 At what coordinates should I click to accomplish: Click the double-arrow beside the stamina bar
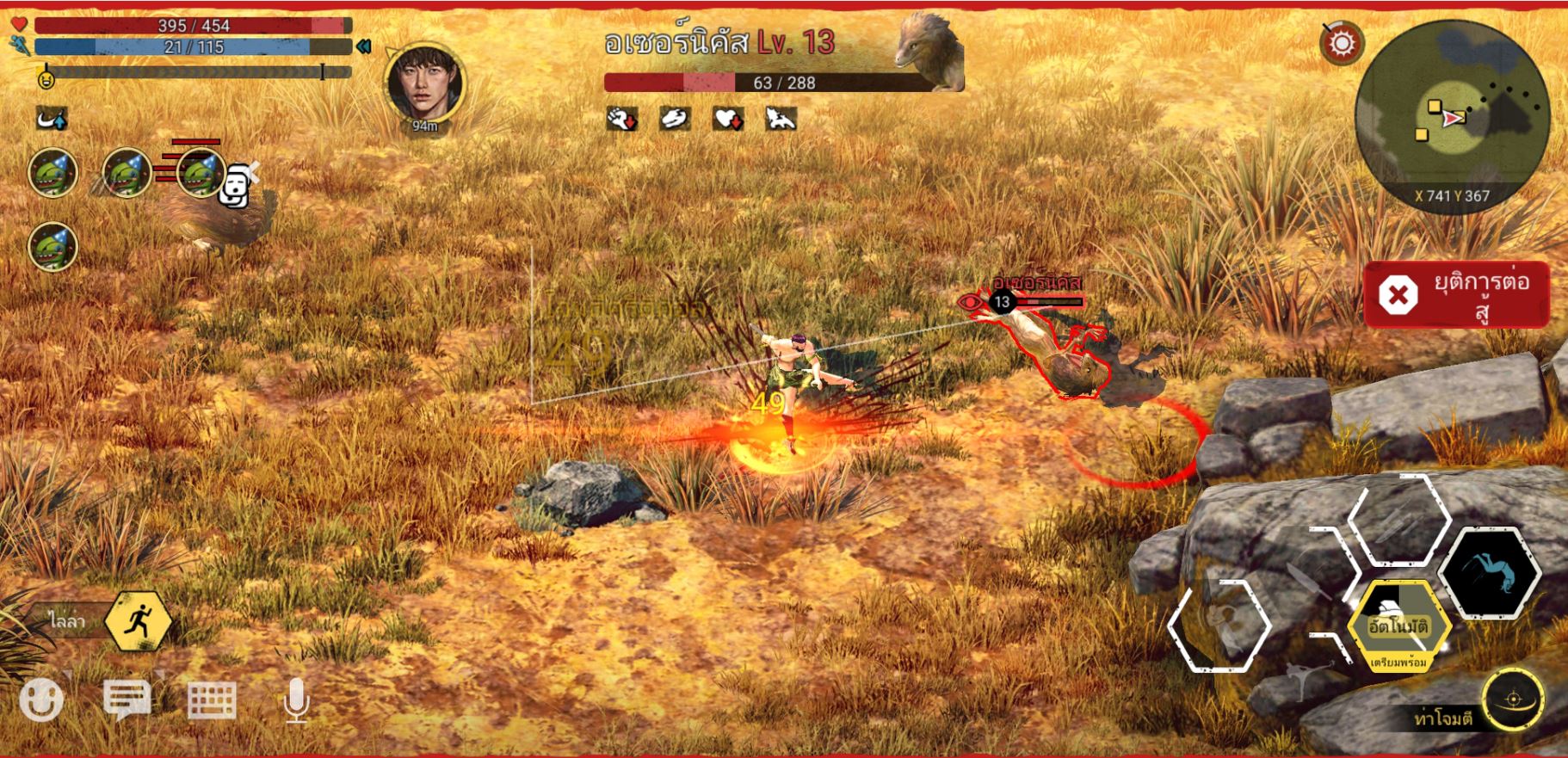[x=364, y=46]
